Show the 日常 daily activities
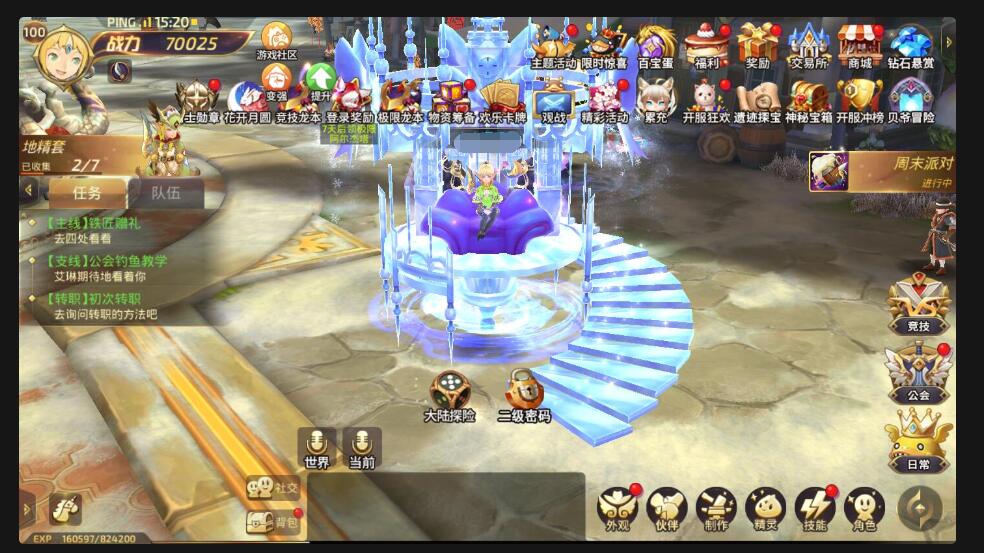Screen dimensions: 984x553 coord(918,442)
